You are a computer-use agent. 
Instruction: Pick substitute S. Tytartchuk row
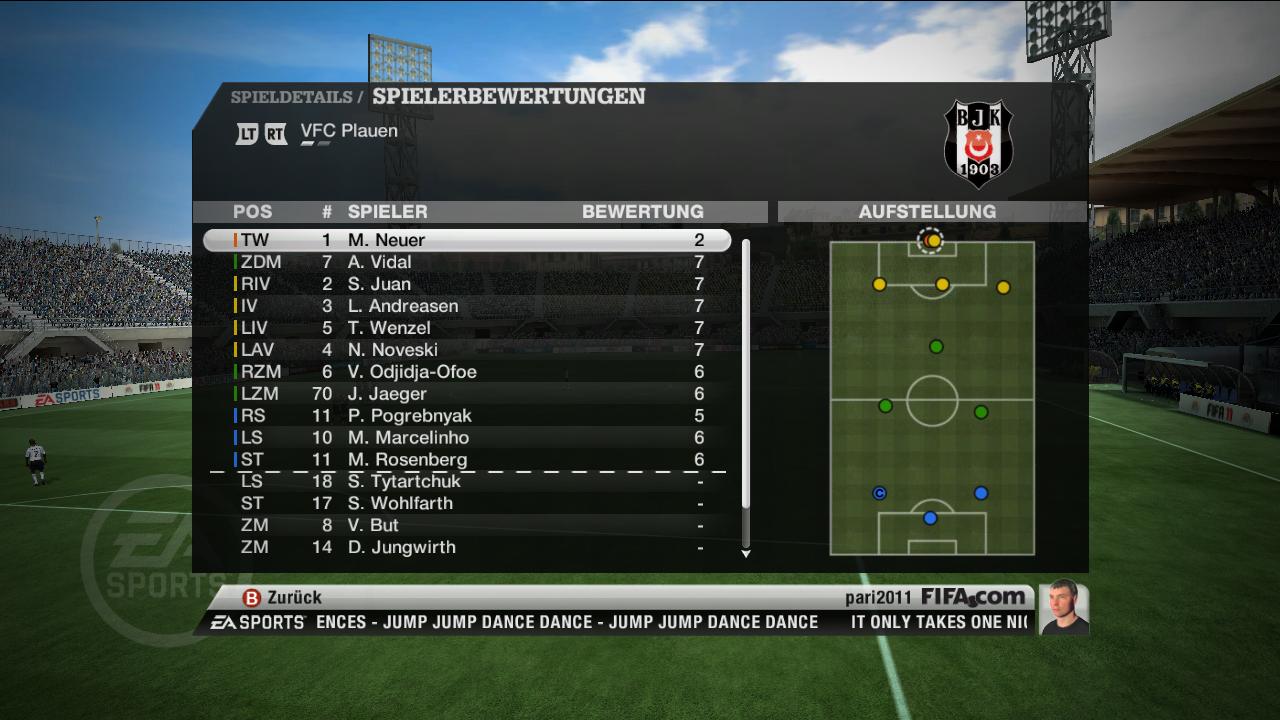coord(467,482)
